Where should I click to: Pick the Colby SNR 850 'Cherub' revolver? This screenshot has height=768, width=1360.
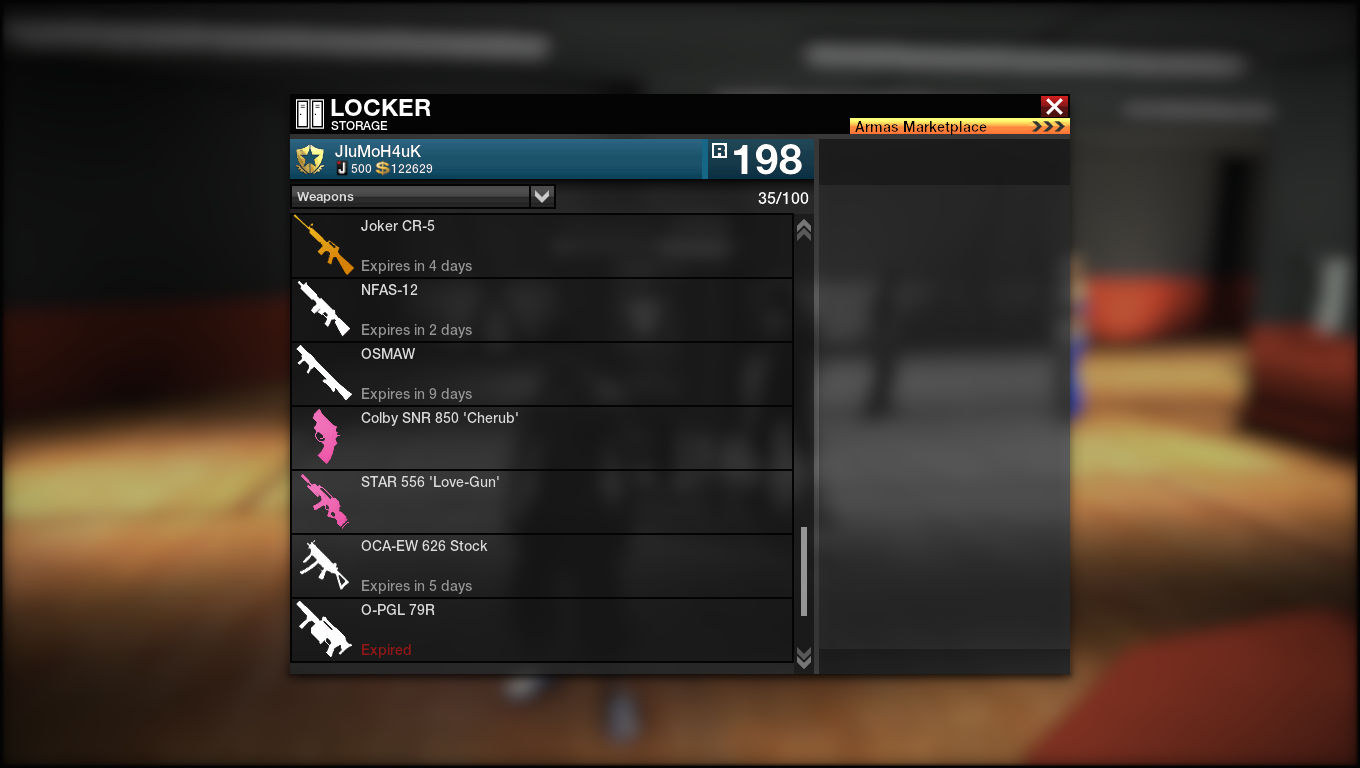tap(541, 438)
